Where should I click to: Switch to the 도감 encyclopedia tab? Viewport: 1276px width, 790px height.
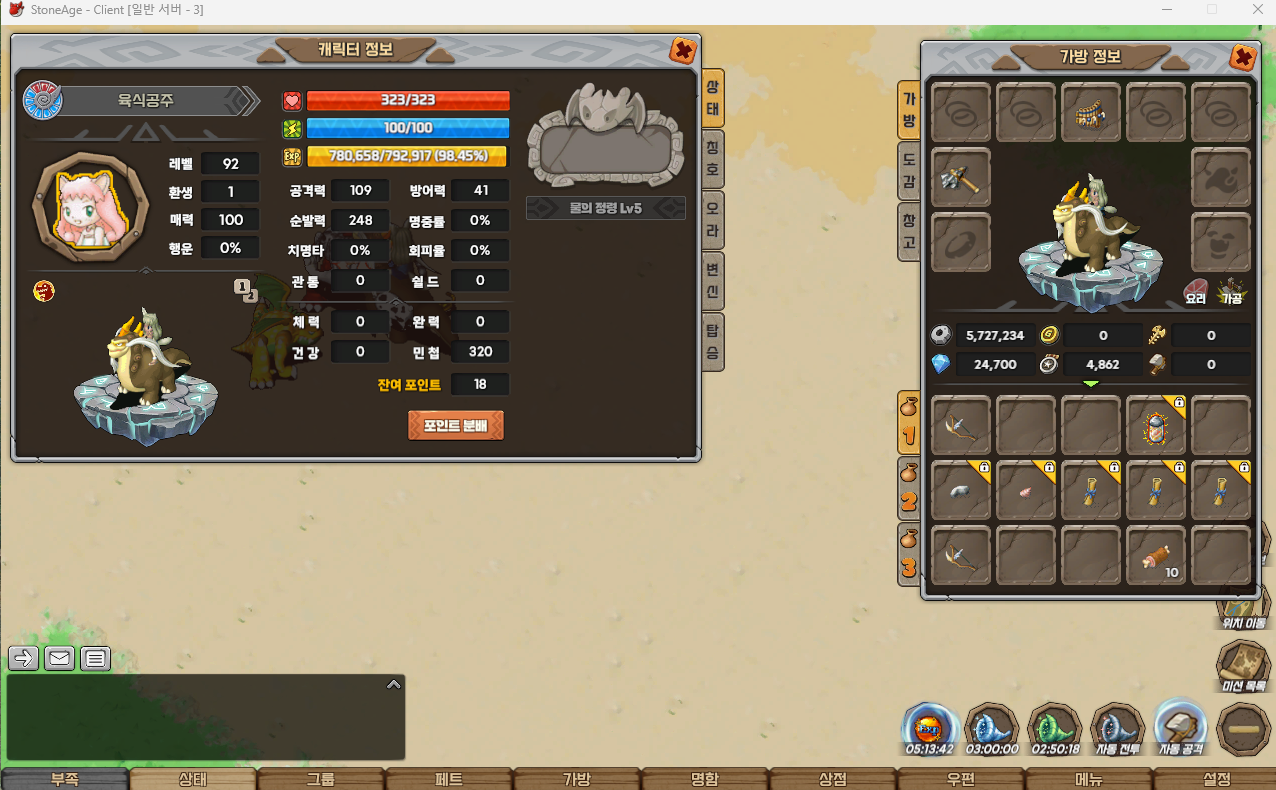click(908, 171)
